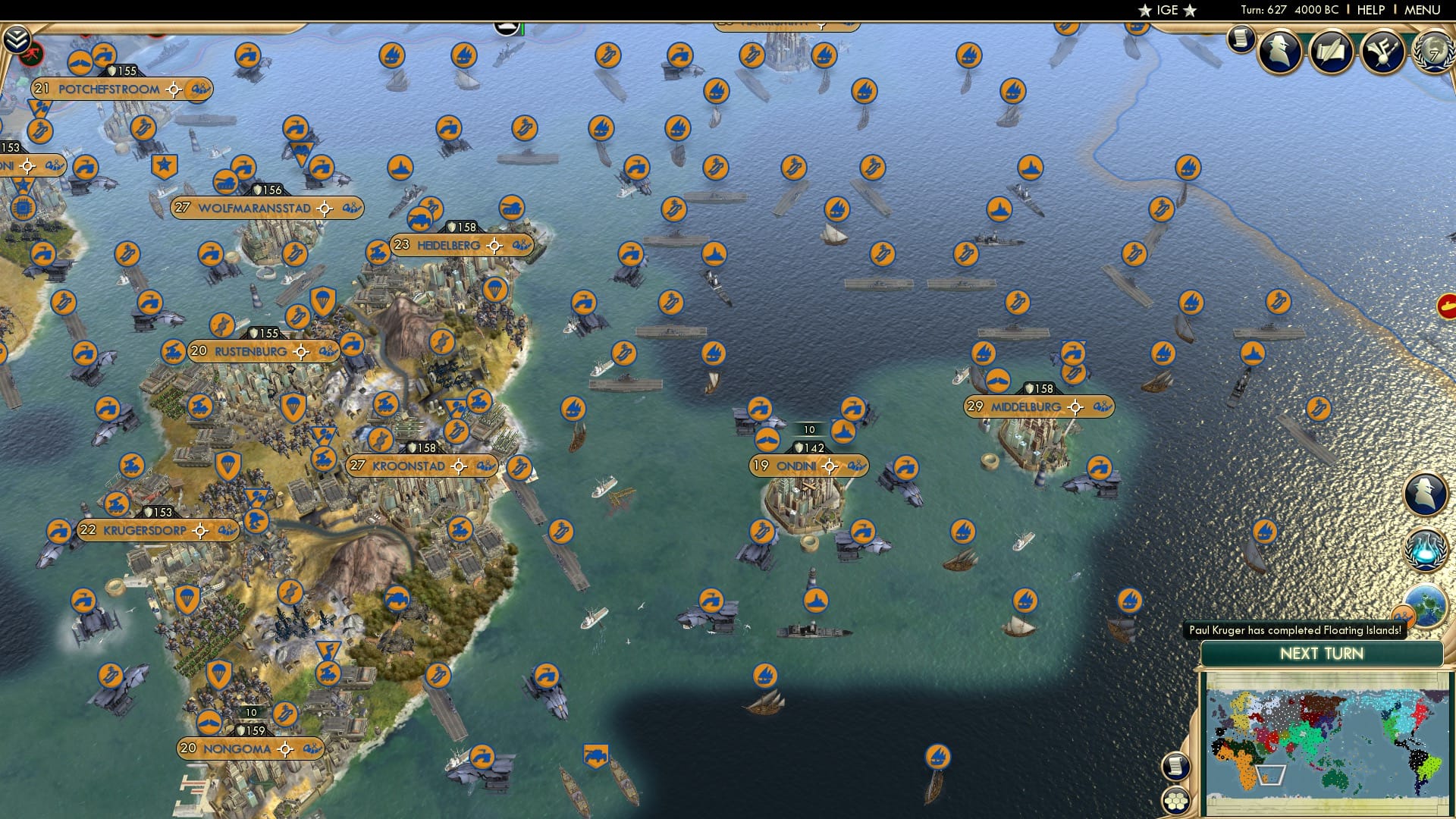
Task: Open the Espionage overview spy icon
Action: [x=1280, y=53]
